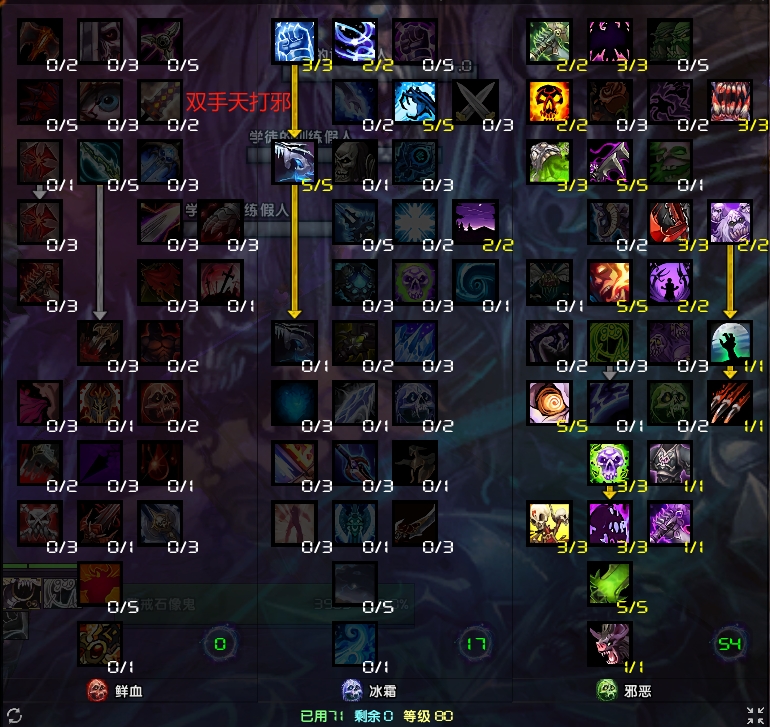
Task: Pick the crossed swords Frost talent
Action: 475,102
